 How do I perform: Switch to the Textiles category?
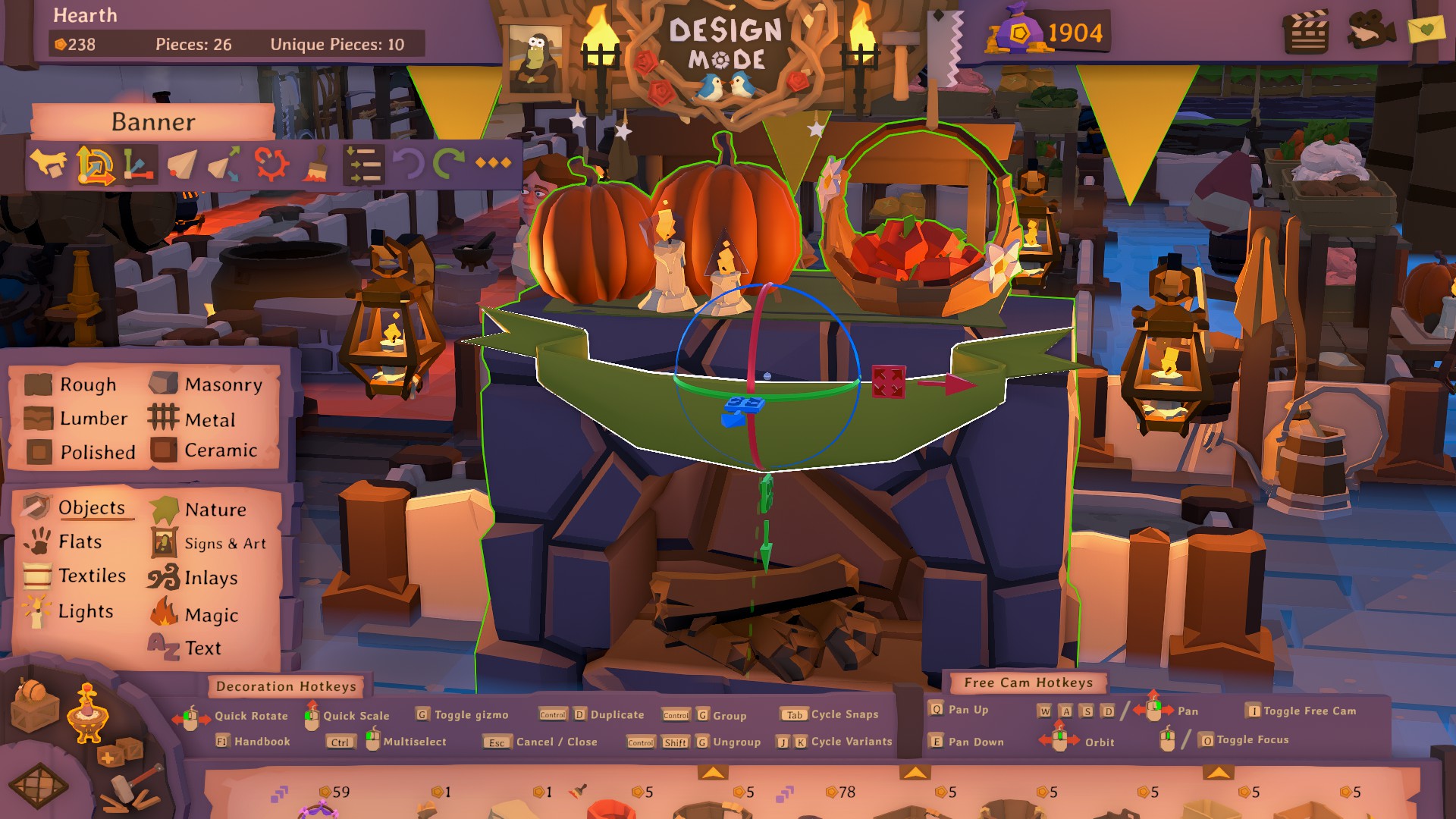click(92, 576)
